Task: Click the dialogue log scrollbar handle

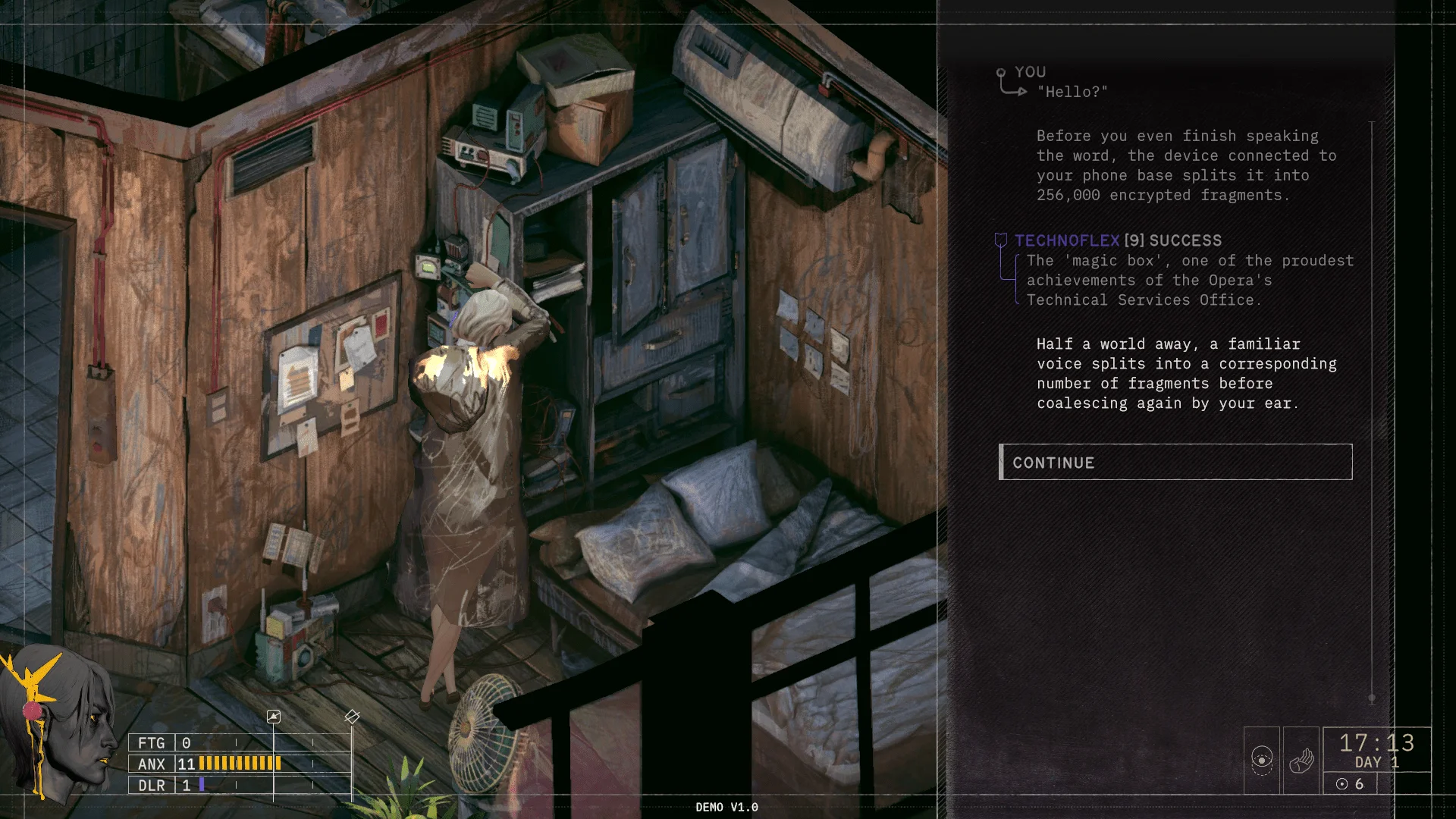Action: tap(1372, 698)
